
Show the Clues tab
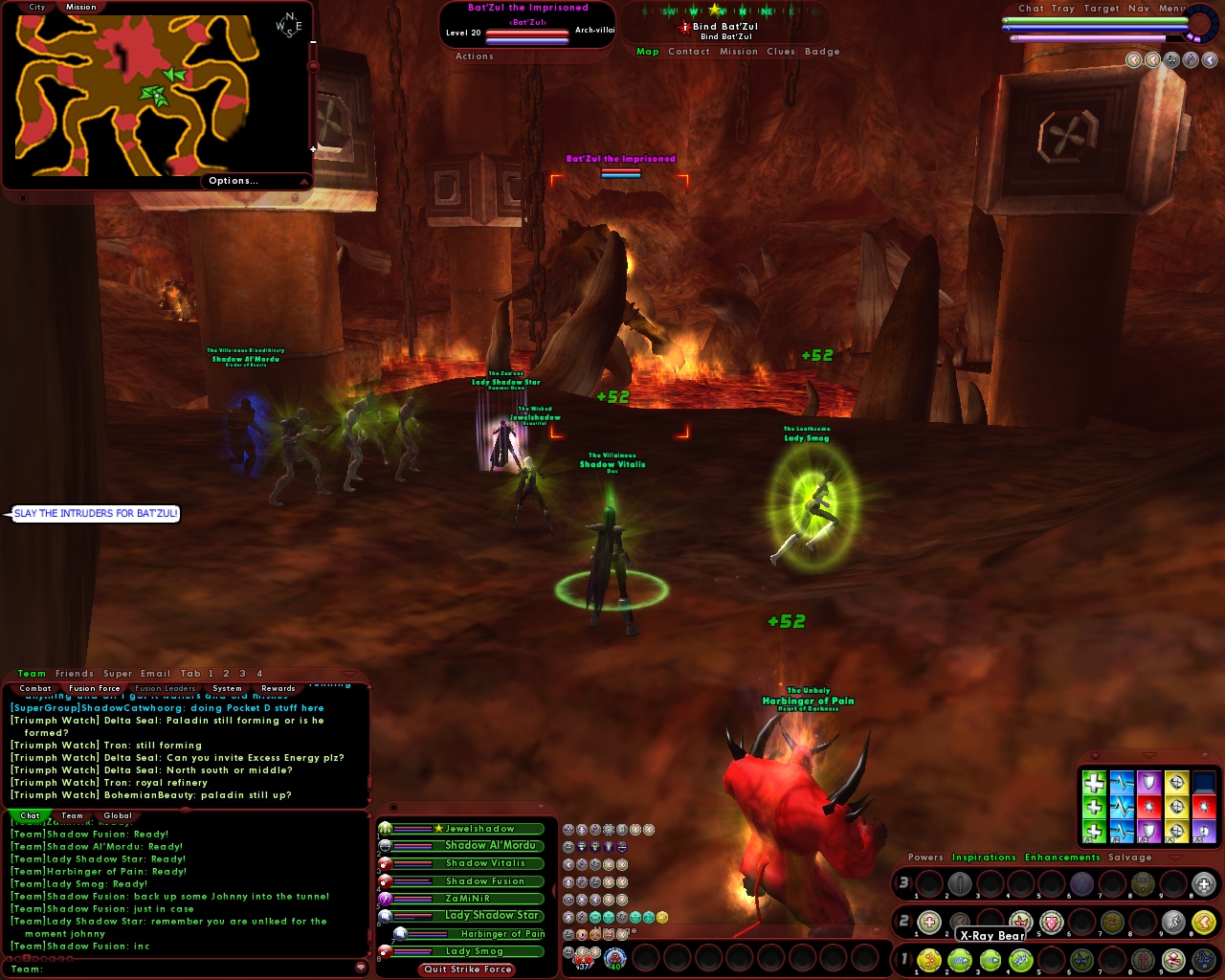781,52
